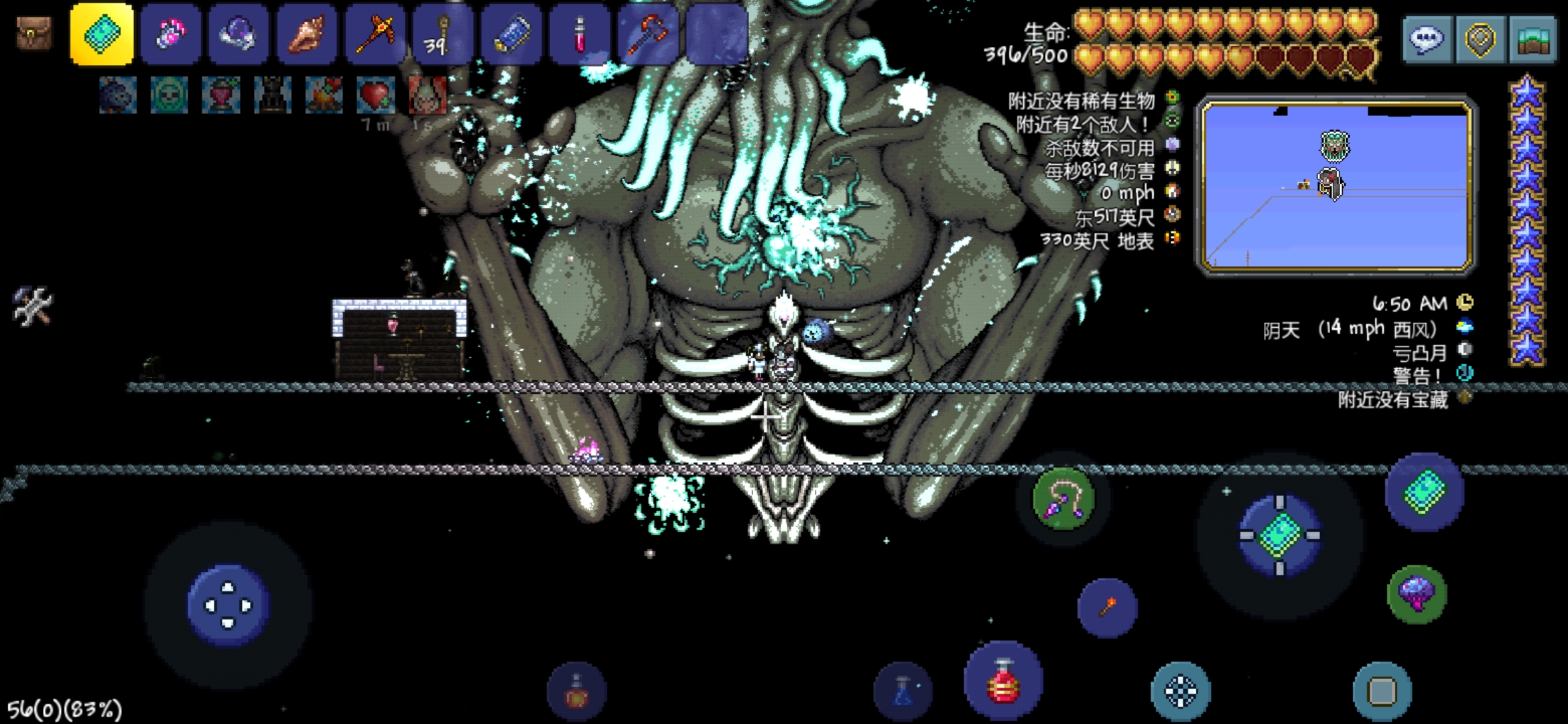Tap the quick torch button
The height and width of the screenshot is (724, 1568).
1107,608
